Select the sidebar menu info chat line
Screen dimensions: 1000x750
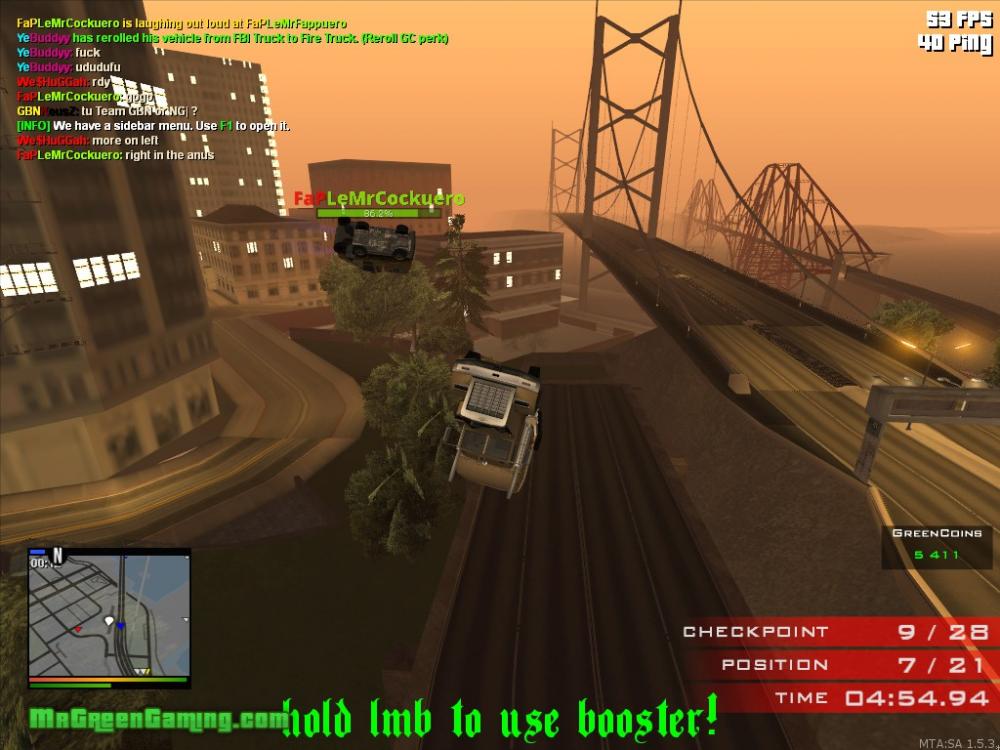pyautogui.click(x=153, y=126)
